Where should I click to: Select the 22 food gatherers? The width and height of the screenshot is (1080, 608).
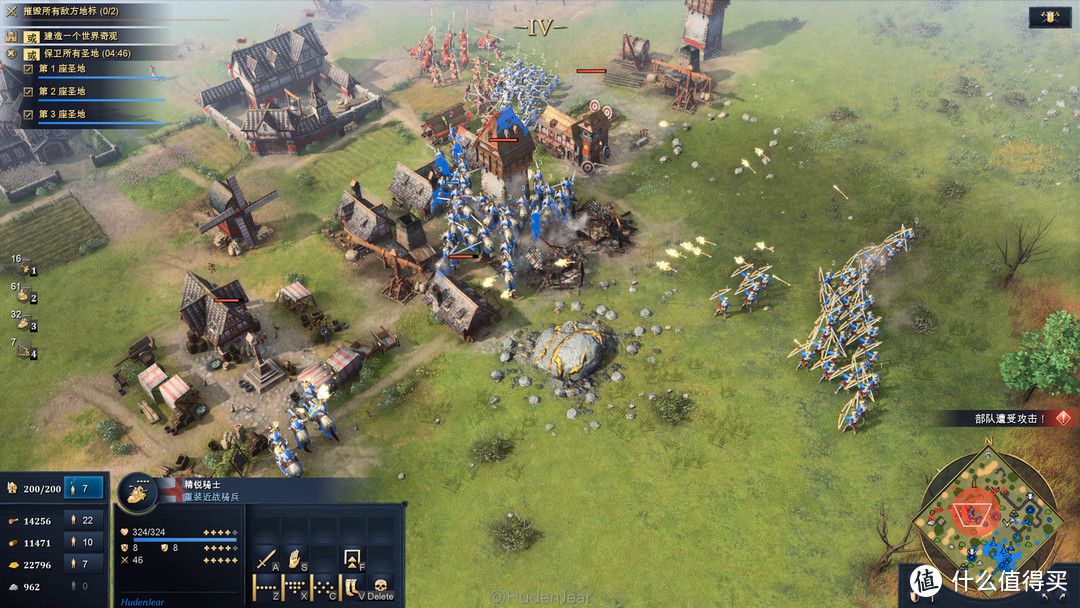pos(80,520)
